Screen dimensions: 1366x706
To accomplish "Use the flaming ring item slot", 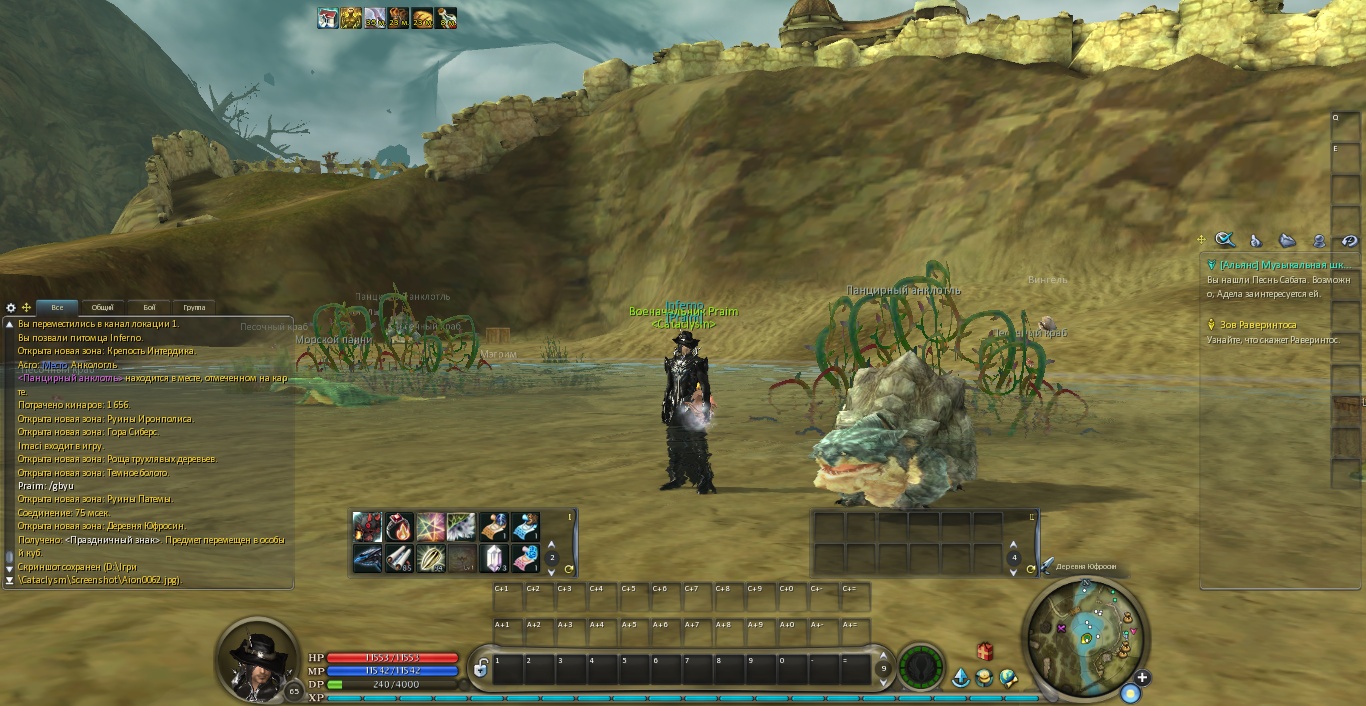I will click(399, 527).
